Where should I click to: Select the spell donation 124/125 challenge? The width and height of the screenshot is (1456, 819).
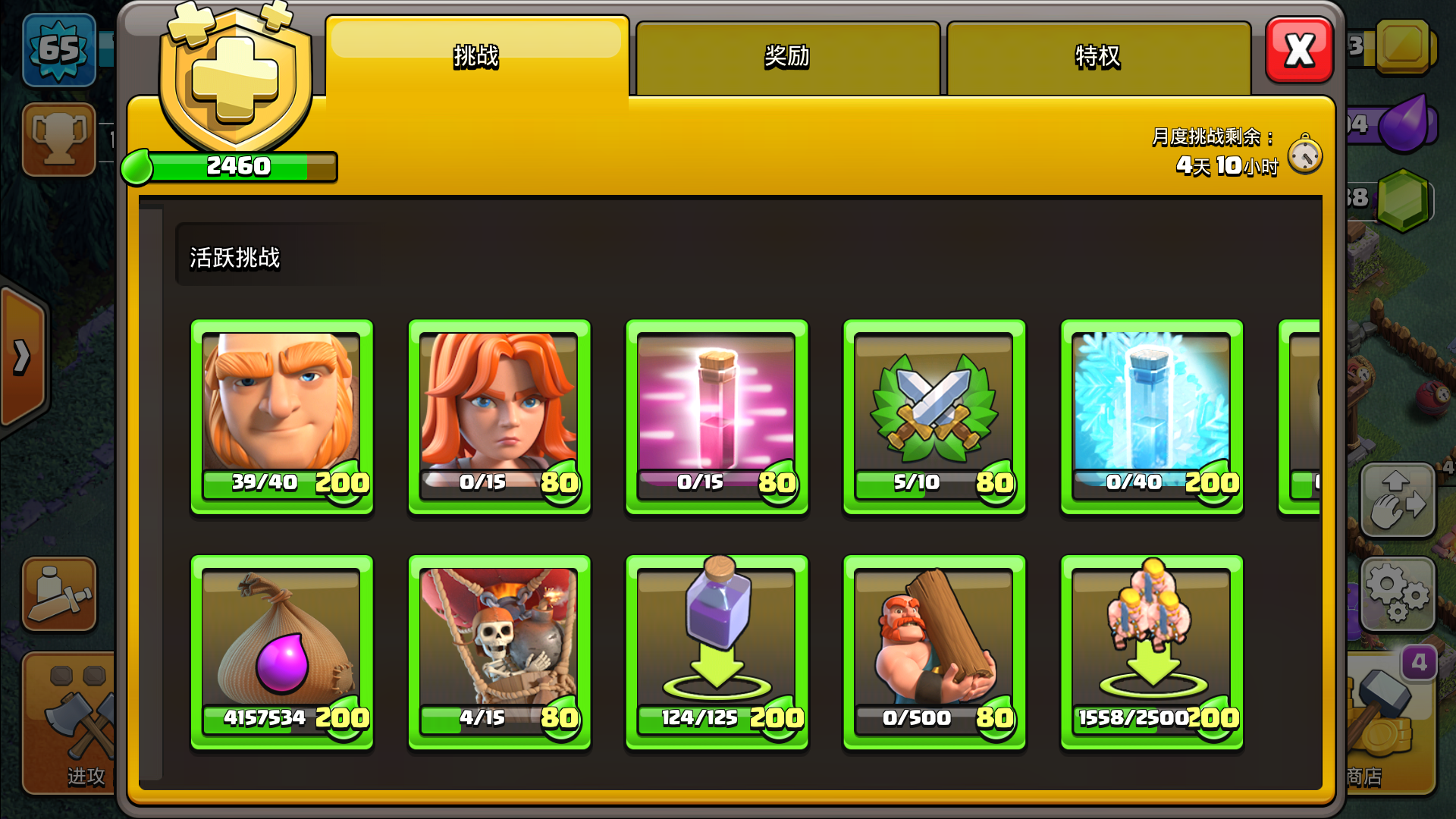(x=717, y=654)
